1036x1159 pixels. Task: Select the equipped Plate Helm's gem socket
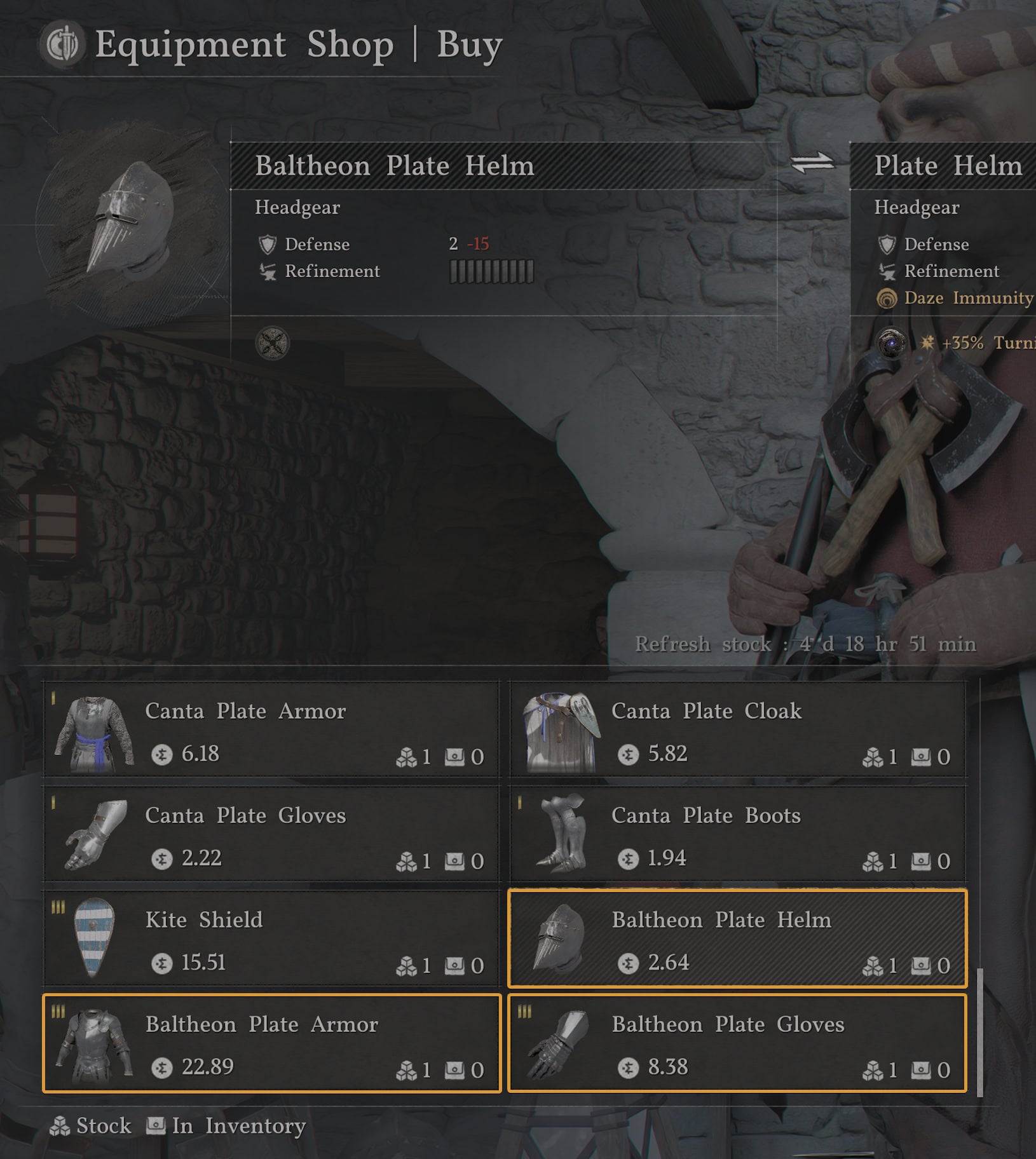[892, 343]
